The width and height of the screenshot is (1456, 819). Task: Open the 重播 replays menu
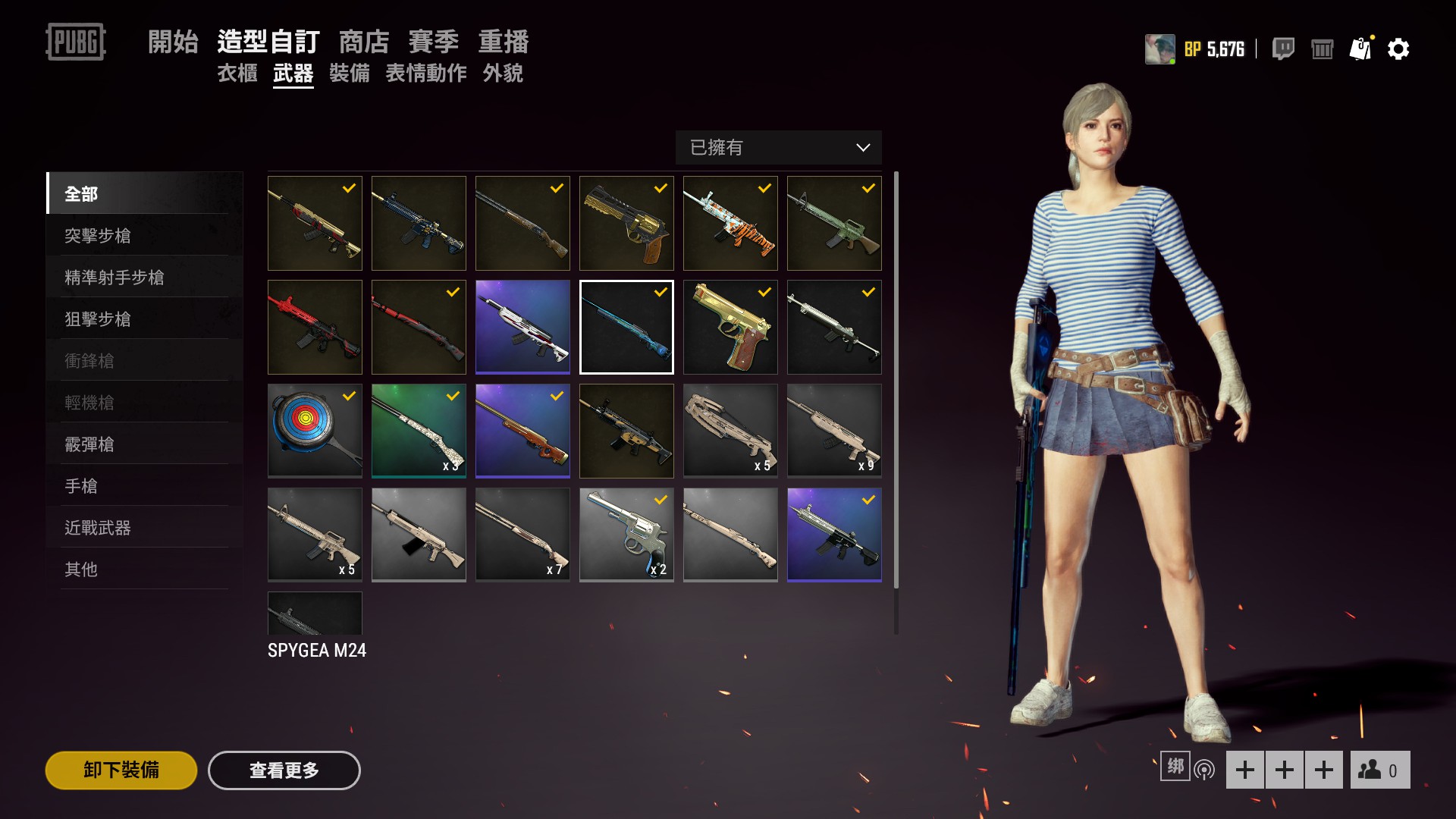pos(504,42)
